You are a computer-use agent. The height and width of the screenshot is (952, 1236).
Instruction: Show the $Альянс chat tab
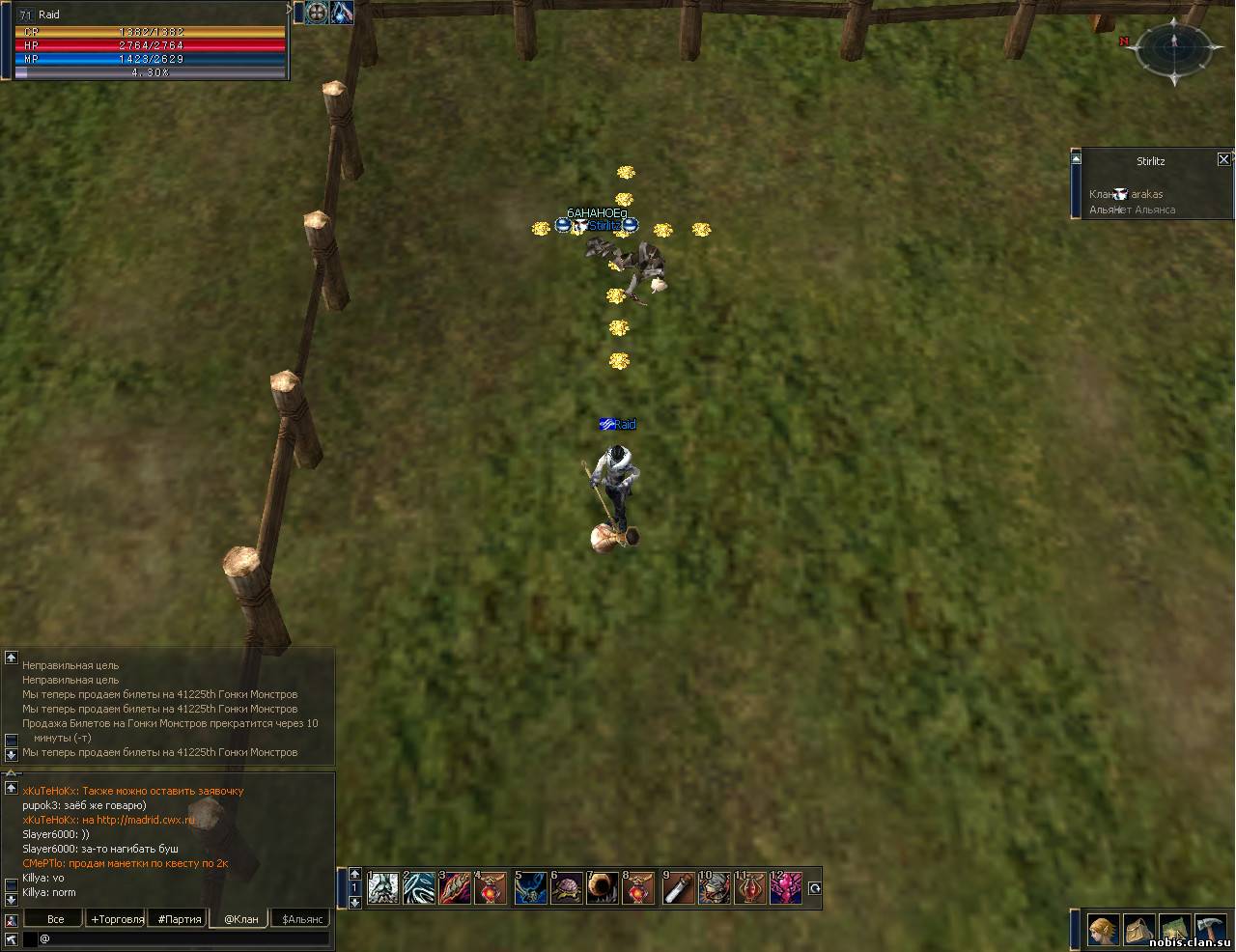point(302,919)
